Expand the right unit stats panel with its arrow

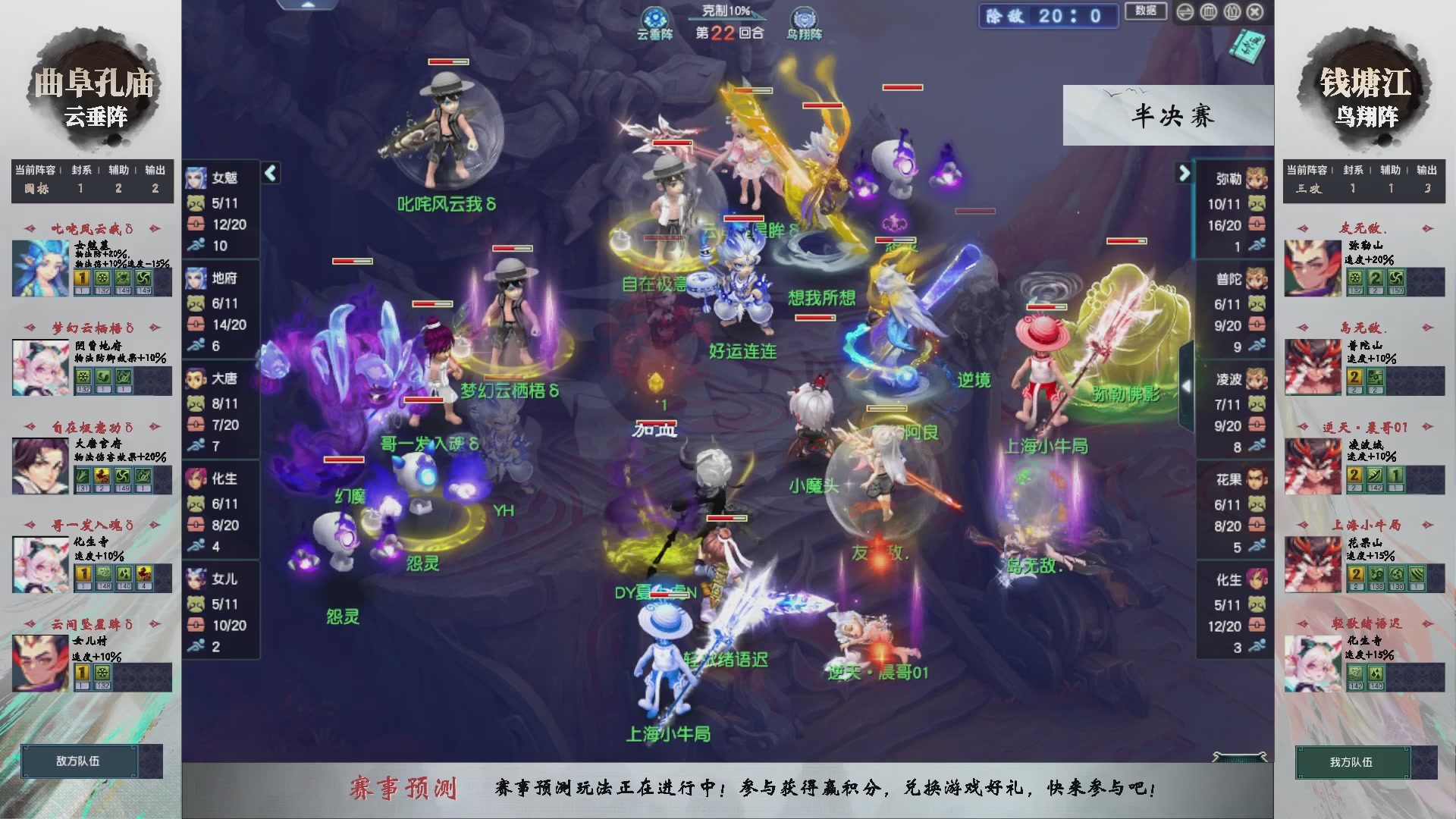click(1185, 173)
